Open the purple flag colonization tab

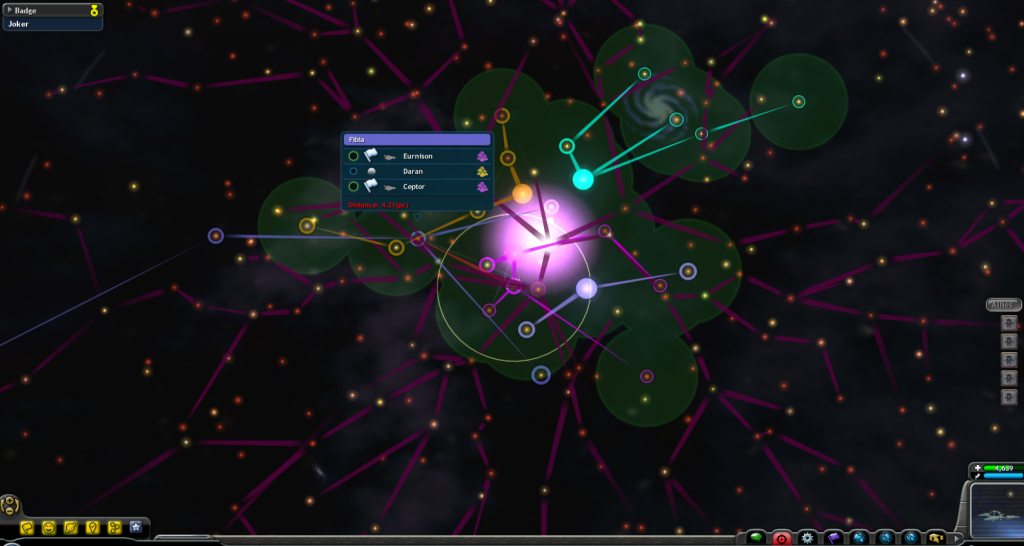[x=833, y=538]
